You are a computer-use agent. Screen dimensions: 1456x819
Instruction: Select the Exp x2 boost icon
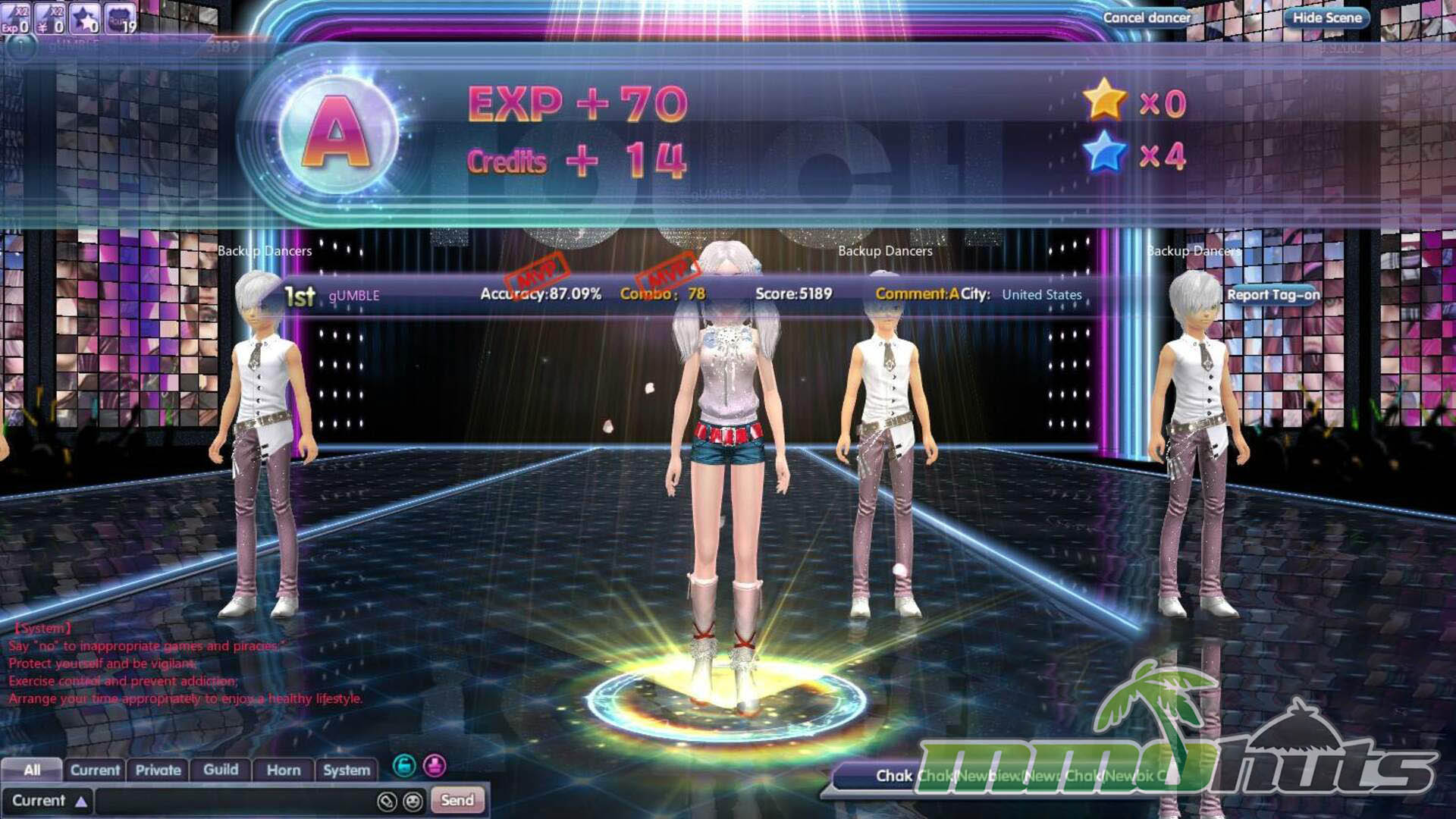pyautogui.click(x=16, y=18)
